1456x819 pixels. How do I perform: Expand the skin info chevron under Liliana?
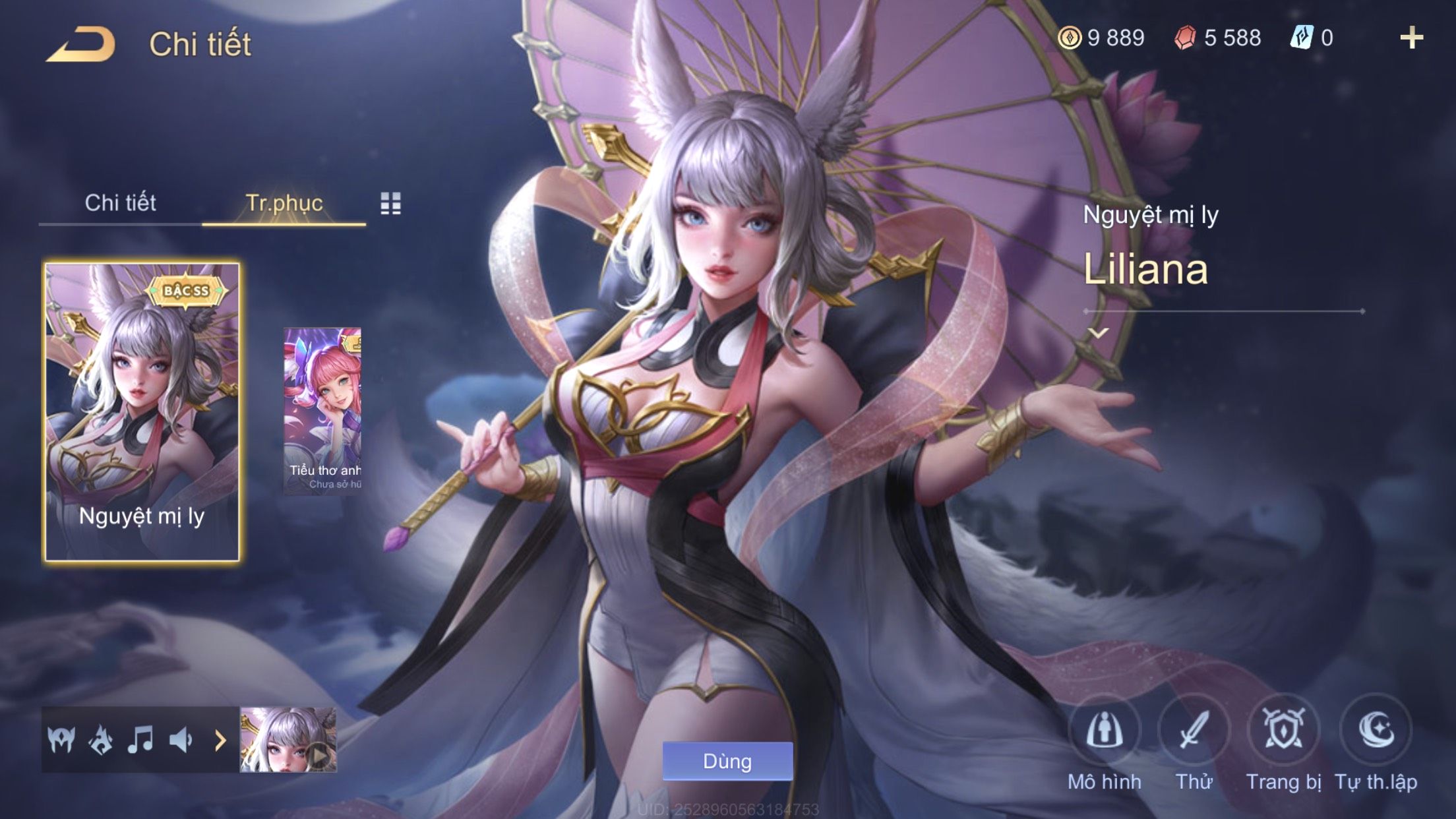pyautogui.click(x=1098, y=333)
